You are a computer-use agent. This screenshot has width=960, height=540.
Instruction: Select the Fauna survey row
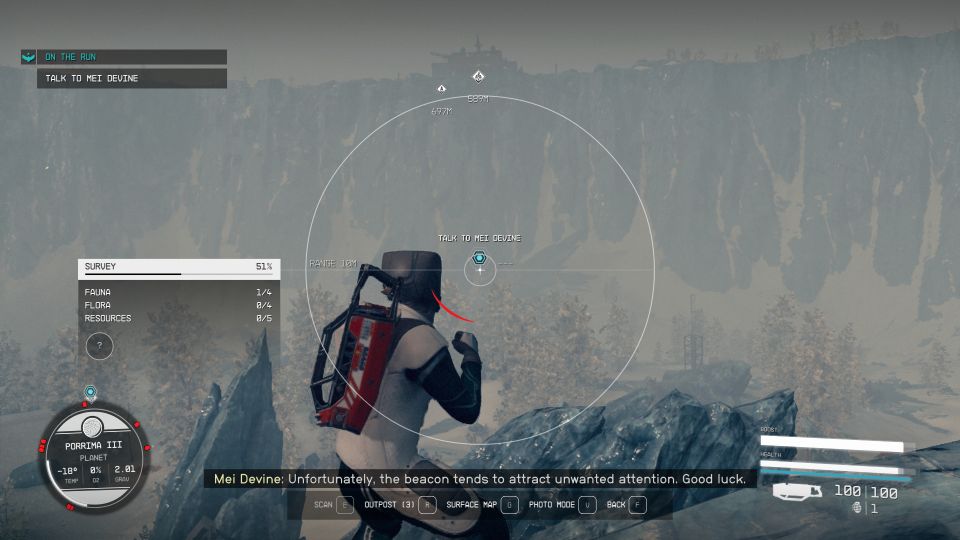[177, 292]
